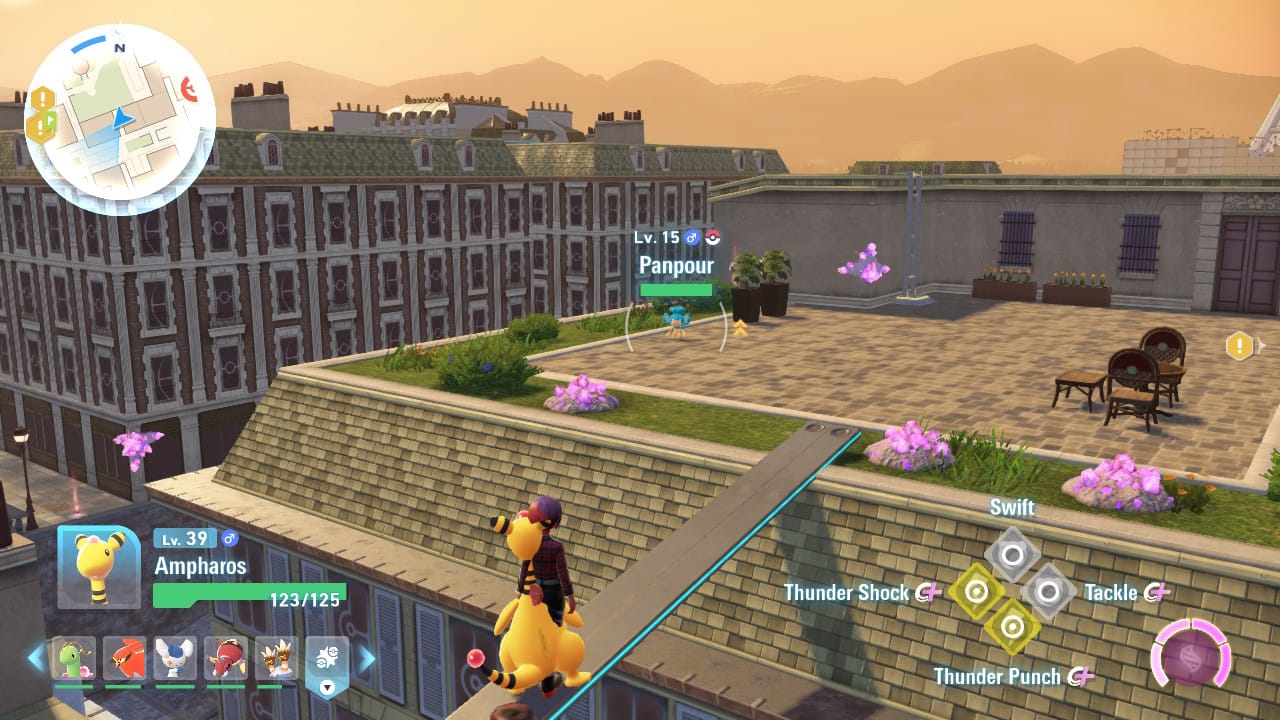Use the Thunder Punch move icon
Viewport: 1280px width, 720px height.
pos(1013,626)
